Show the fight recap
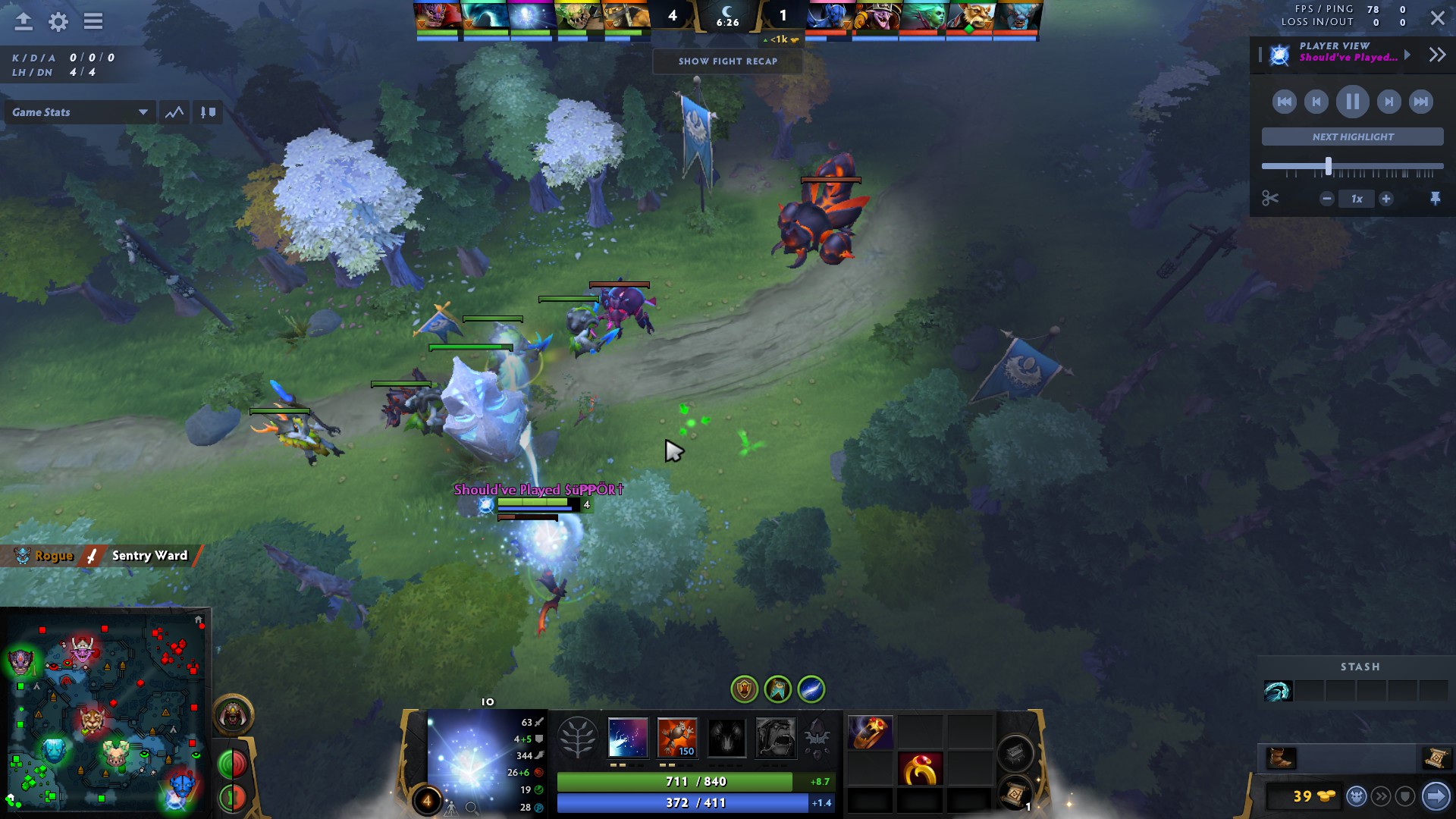The image size is (1456, 819). click(x=727, y=61)
